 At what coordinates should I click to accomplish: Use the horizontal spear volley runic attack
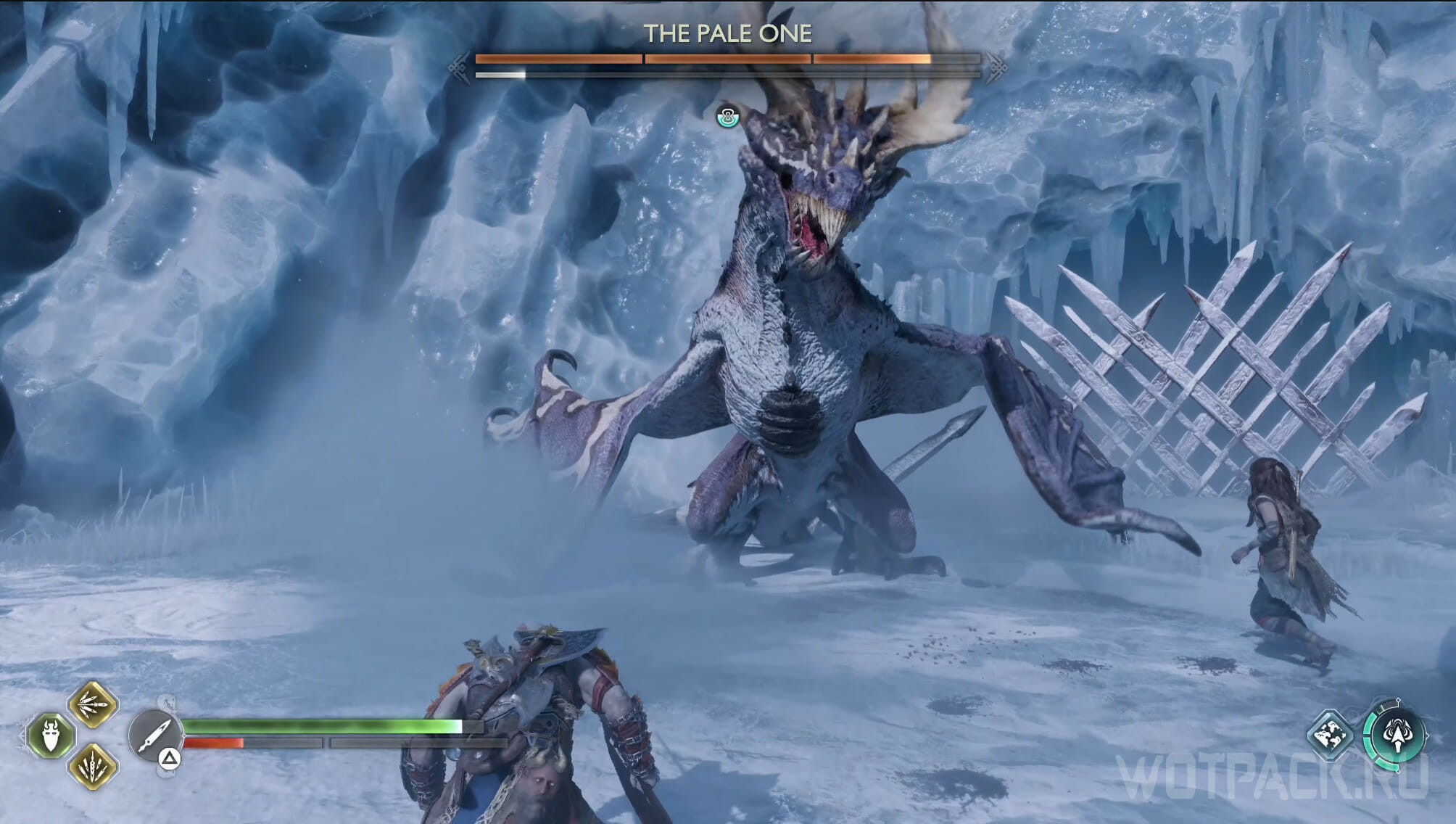tap(93, 704)
